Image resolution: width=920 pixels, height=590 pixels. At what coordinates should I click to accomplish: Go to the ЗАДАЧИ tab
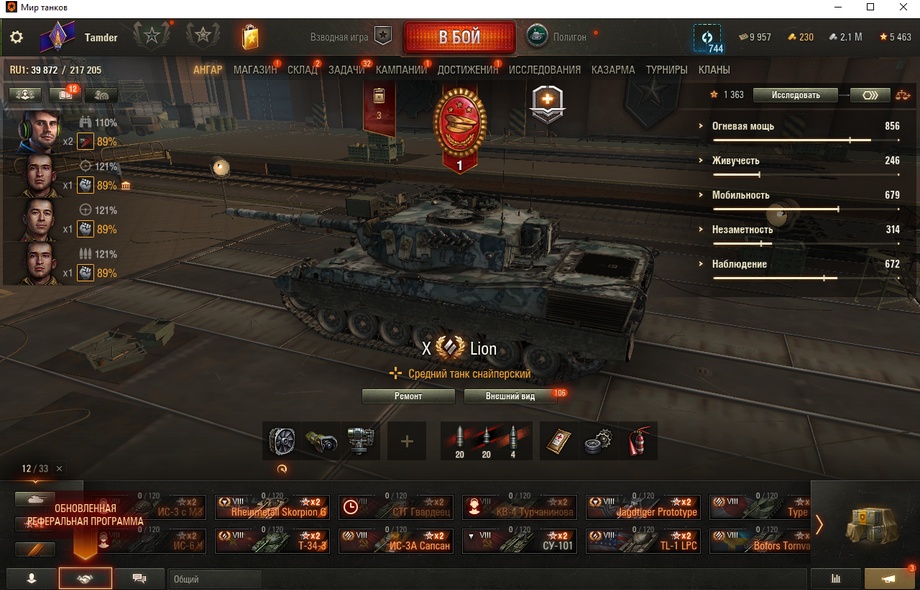tap(346, 70)
